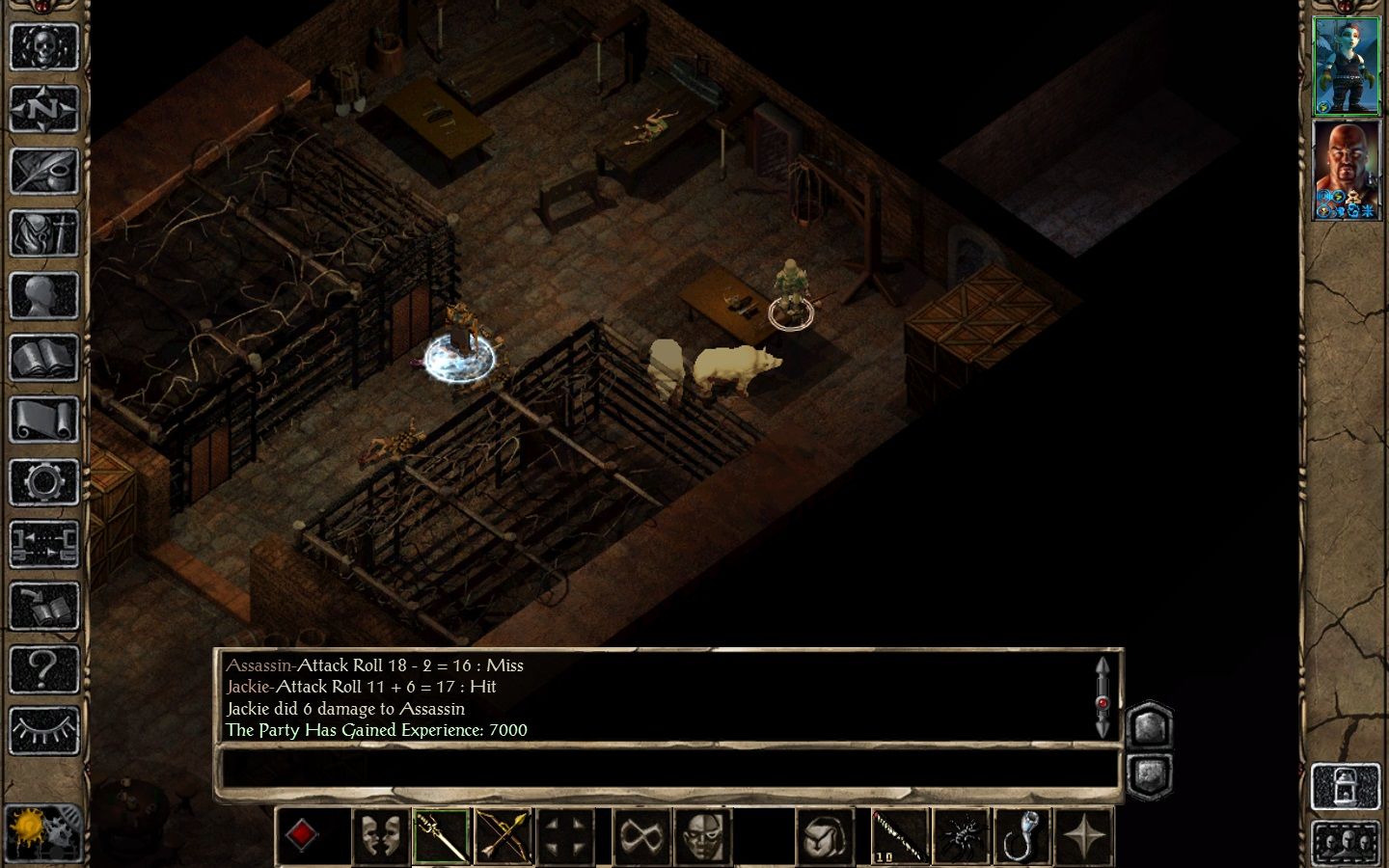Open help with the question mark button

(43, 667)
